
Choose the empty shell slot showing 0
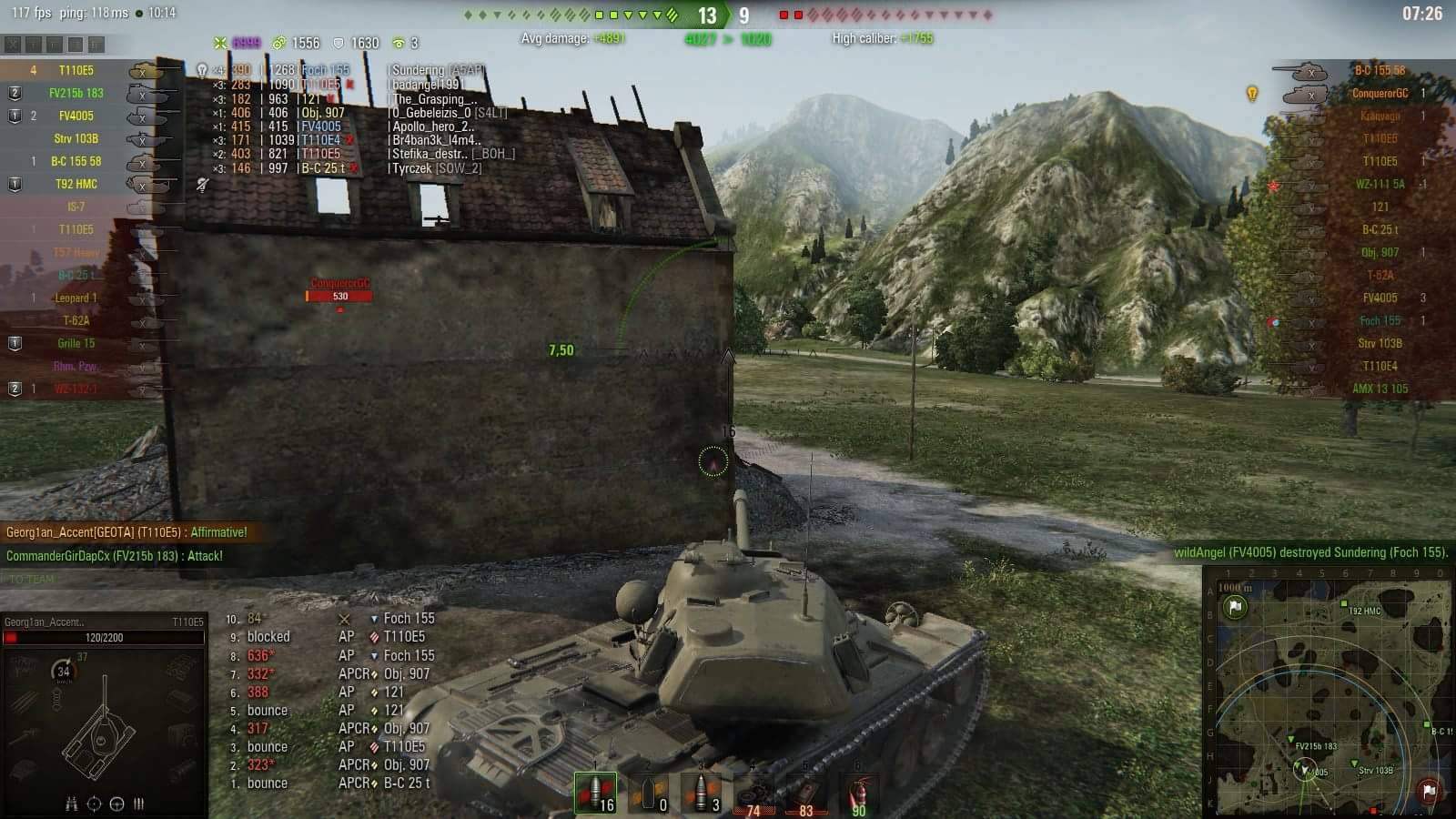tap(649, 793)
